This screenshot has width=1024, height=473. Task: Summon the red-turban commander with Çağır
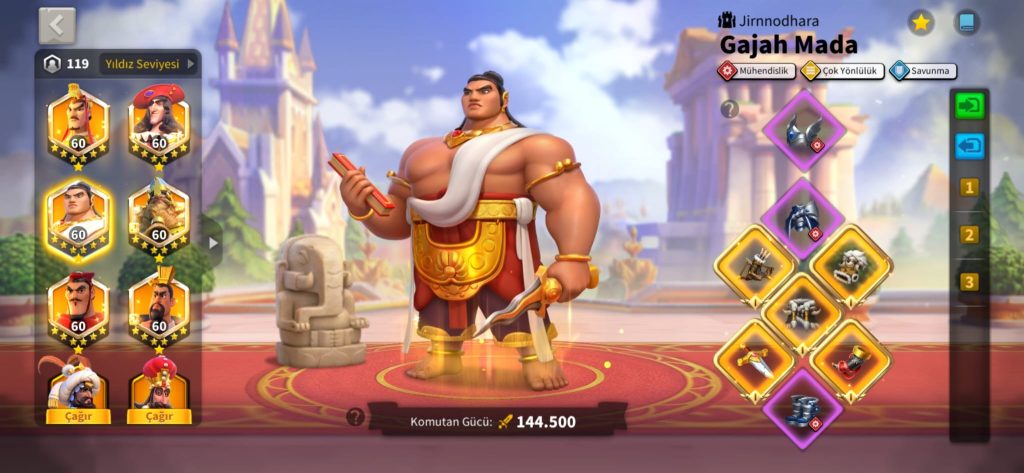click(x=159, y=415)
